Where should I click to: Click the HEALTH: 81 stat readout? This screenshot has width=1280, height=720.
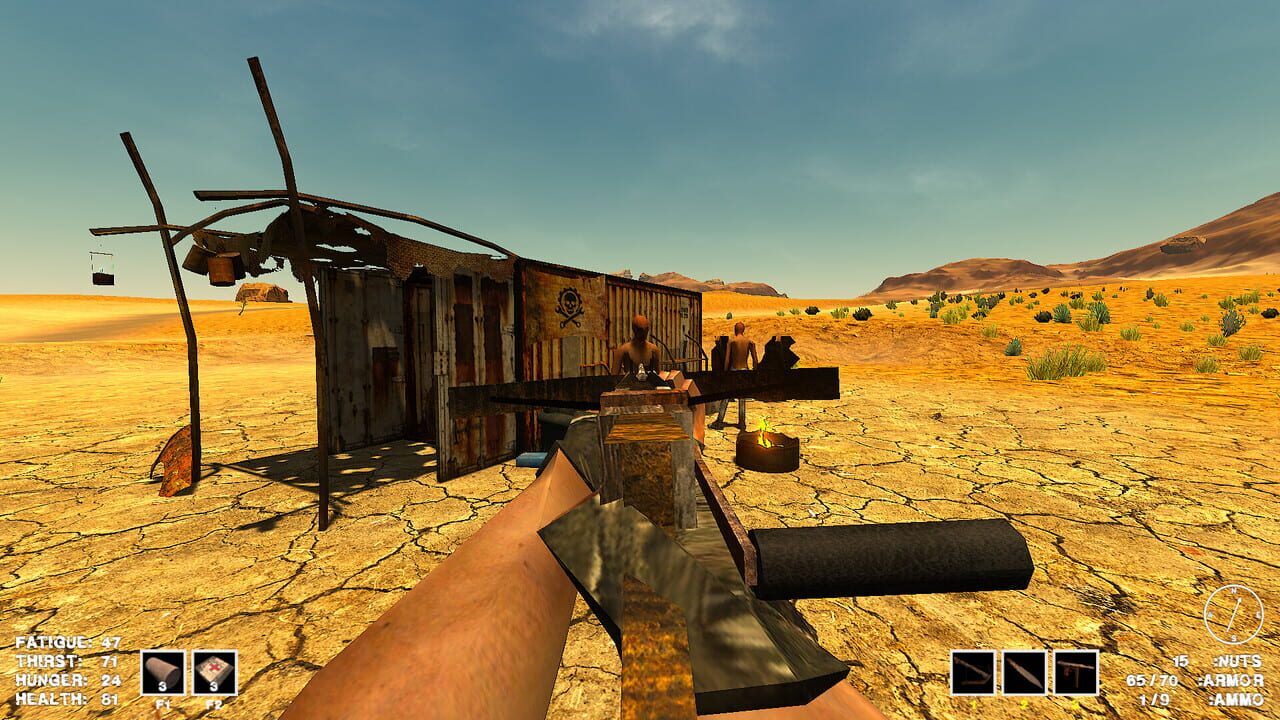pyautogui.click(x=67, y=699)
